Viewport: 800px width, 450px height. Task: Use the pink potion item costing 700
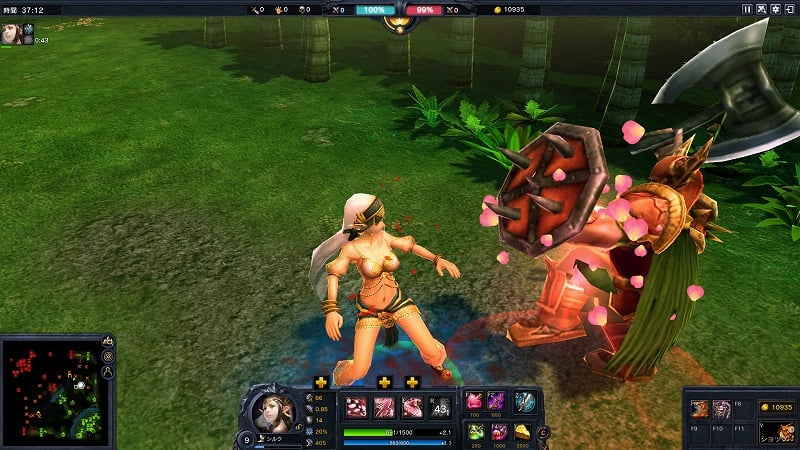pos(474,402)
